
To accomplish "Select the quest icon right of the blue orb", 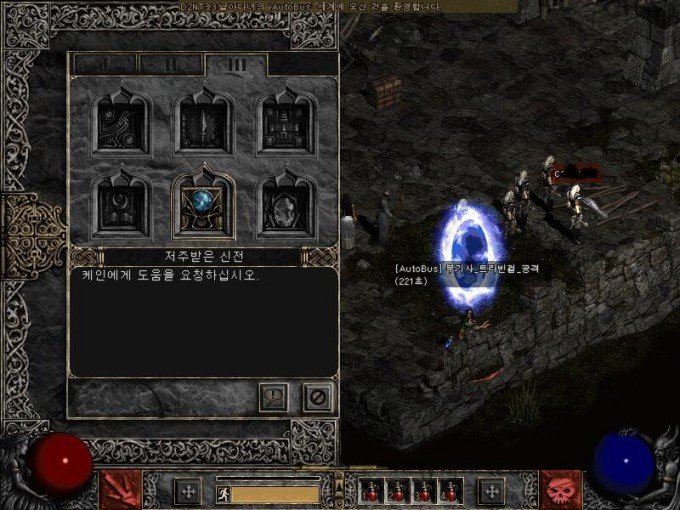I will click(x=284, y=202).
